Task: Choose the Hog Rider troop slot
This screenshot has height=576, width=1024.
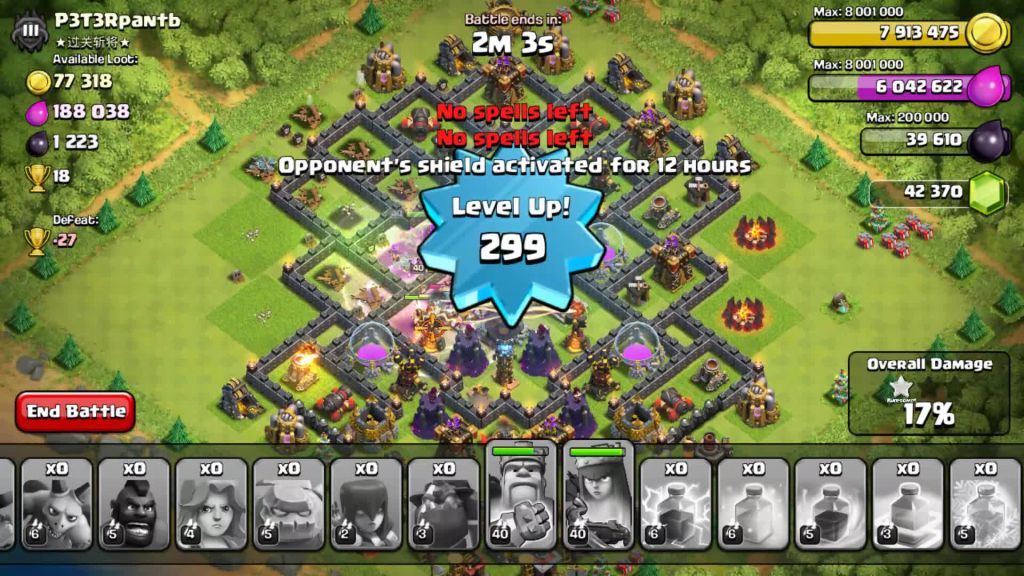Action: click(134, 504)
